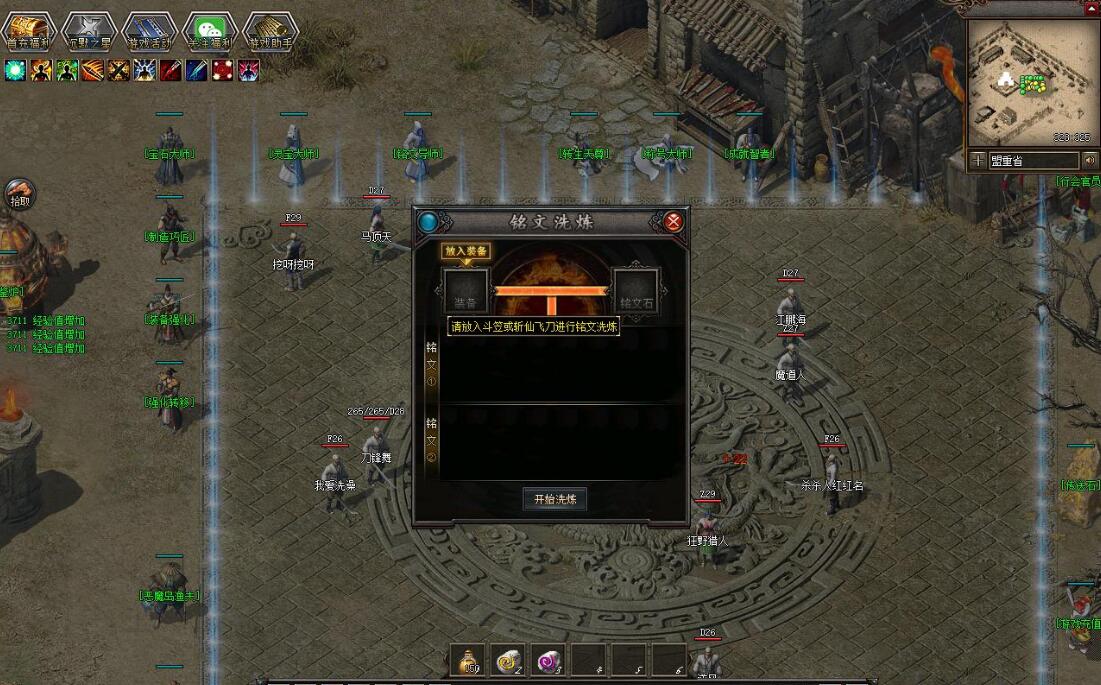
Task: Close the 铭文洗炼 window
Action: [674, 222]
